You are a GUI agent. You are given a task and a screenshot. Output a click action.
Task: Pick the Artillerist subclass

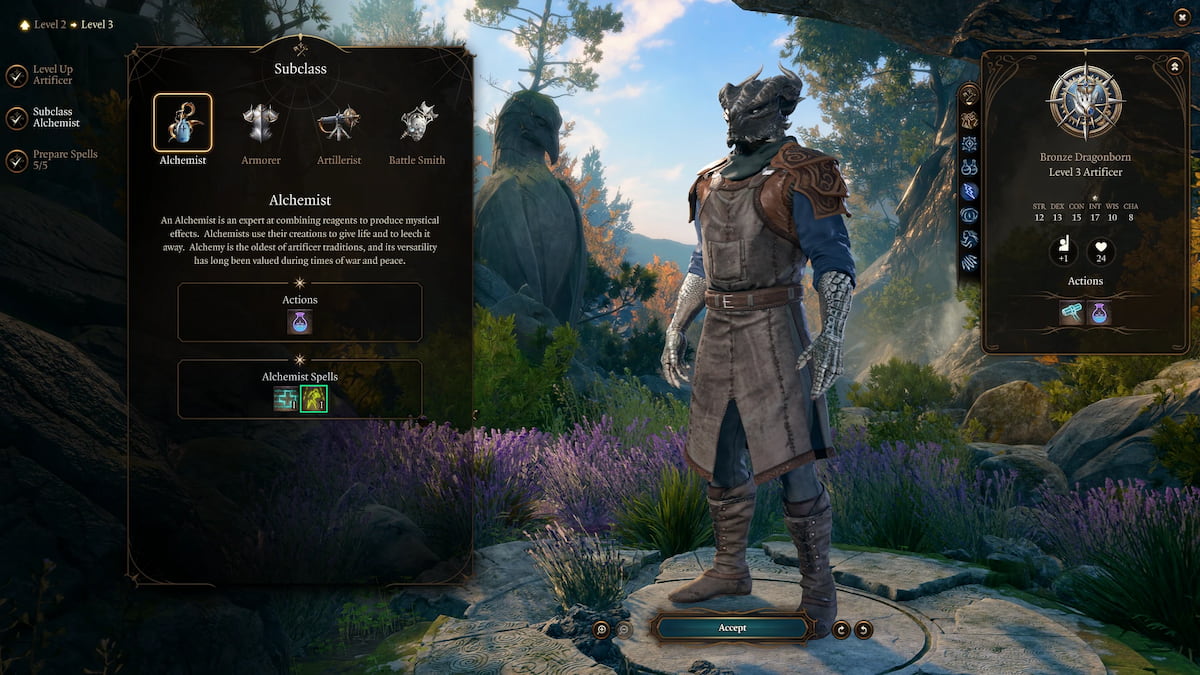(338, 123)
